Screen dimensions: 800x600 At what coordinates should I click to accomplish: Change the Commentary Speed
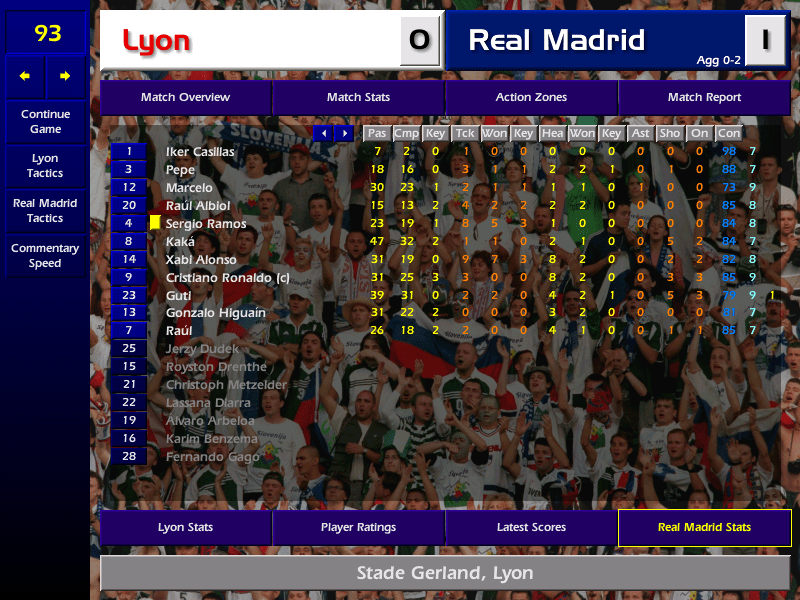pos(45,256)
